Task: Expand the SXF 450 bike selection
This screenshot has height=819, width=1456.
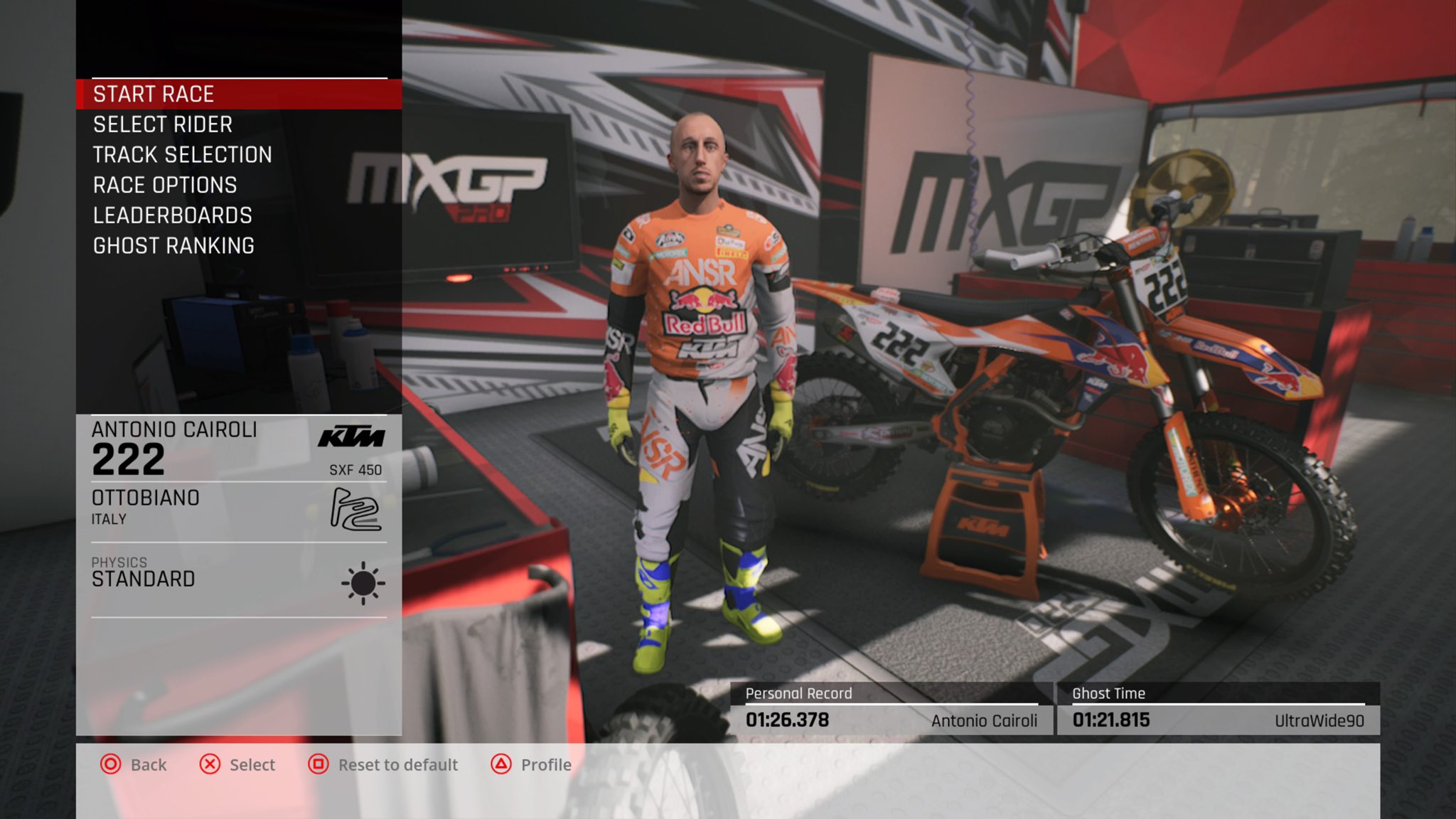Action: pyautogui.click(x=354, y=469)
